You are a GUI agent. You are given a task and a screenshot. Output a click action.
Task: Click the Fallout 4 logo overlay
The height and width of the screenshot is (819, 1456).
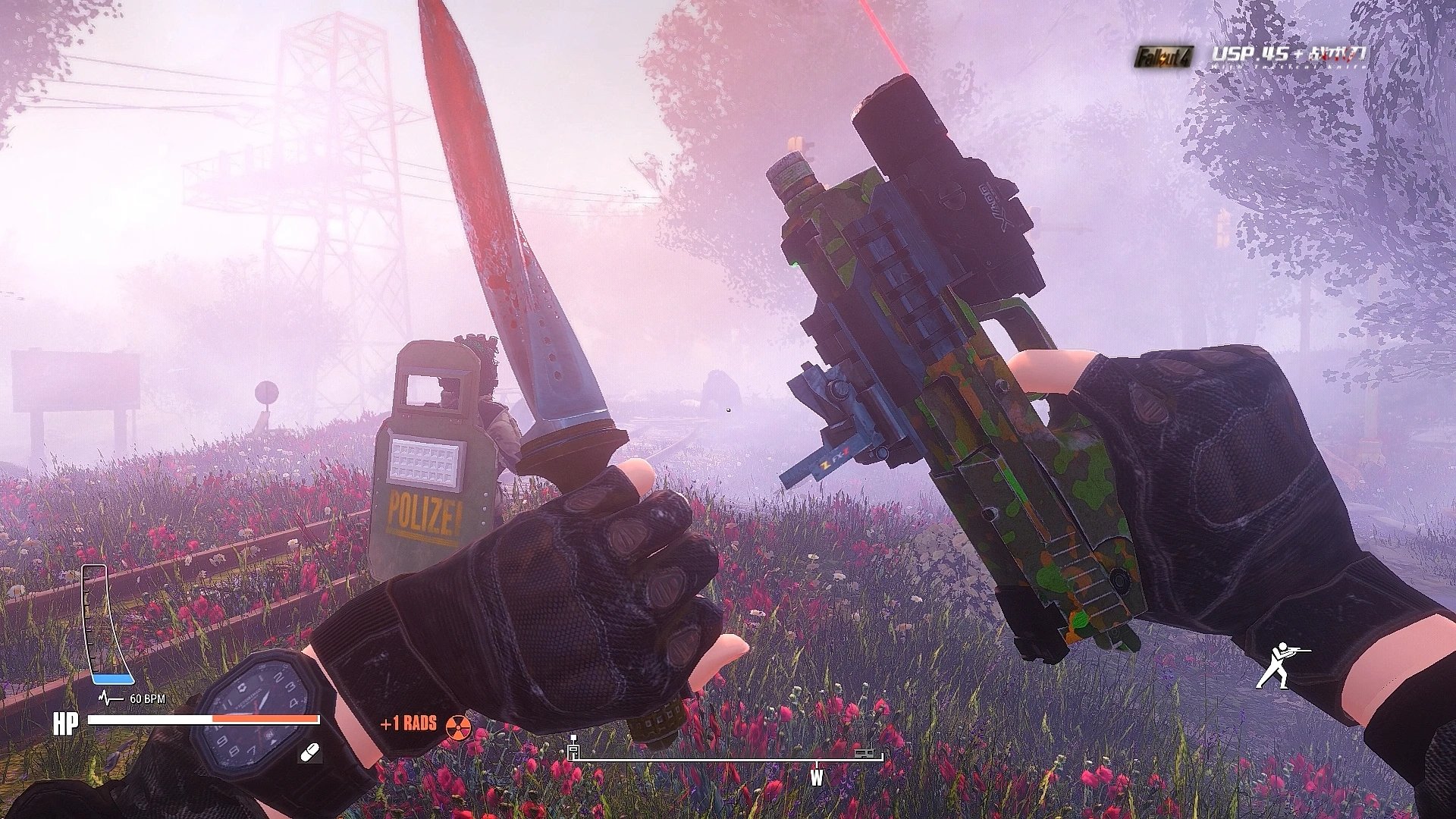[1164, 56]
